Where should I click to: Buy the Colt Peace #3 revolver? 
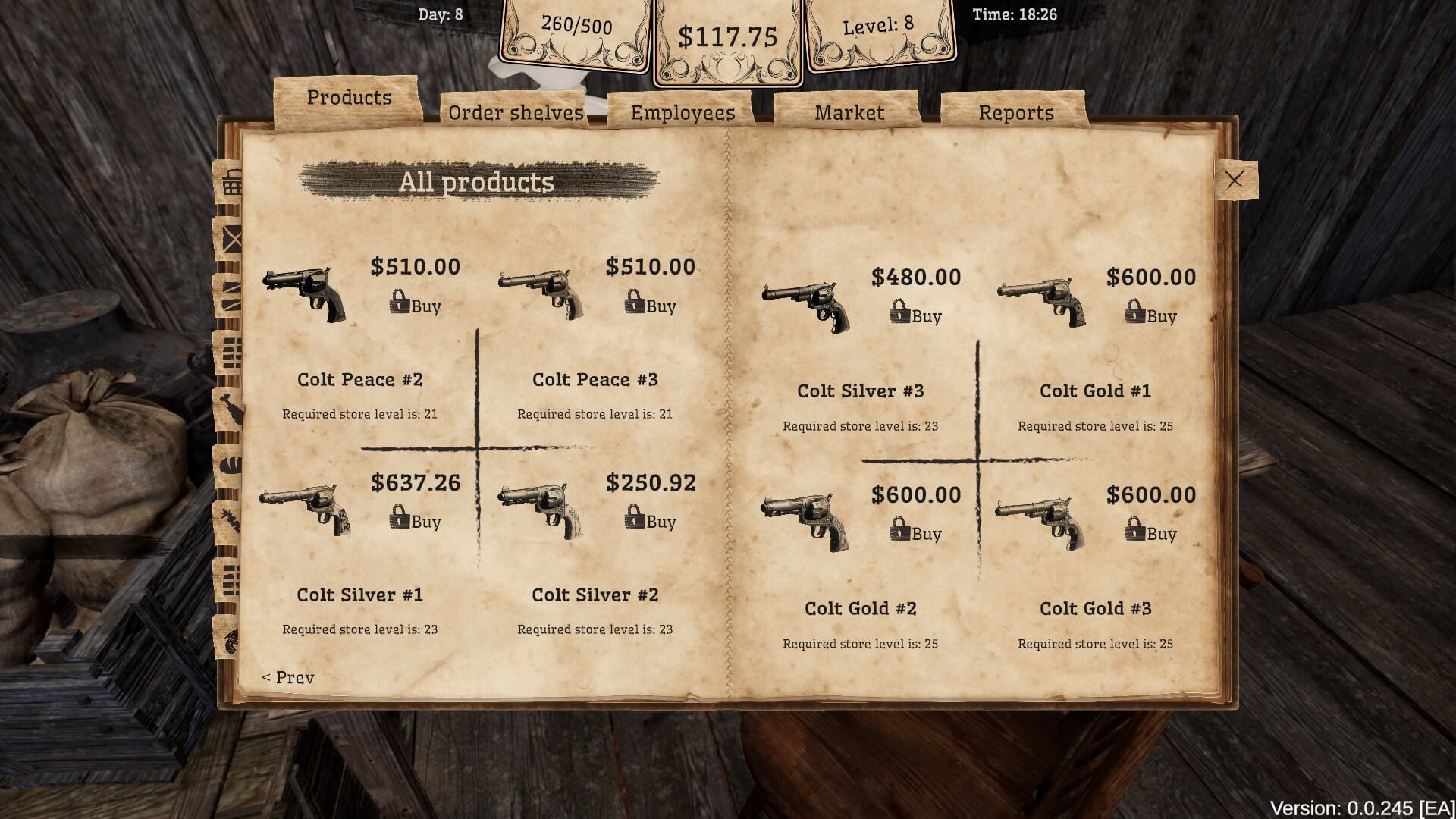pos(651,305)
